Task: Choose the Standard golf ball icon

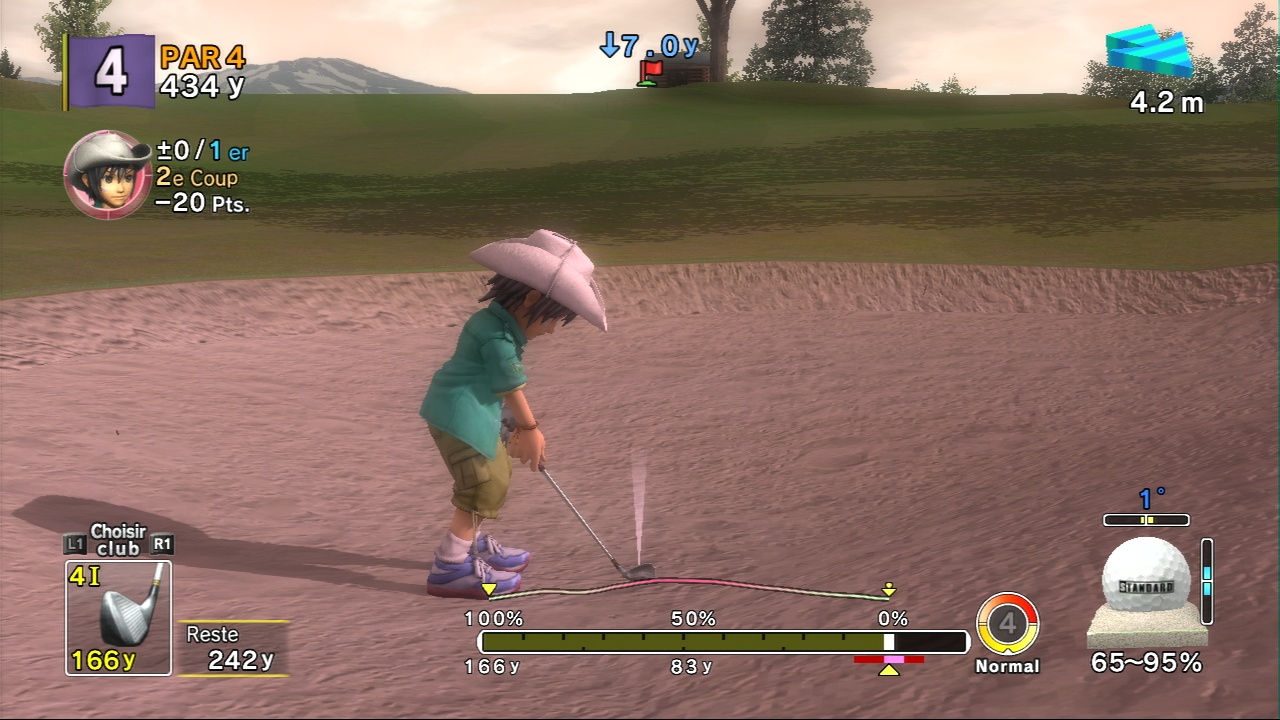Action: click(1146, 575)
